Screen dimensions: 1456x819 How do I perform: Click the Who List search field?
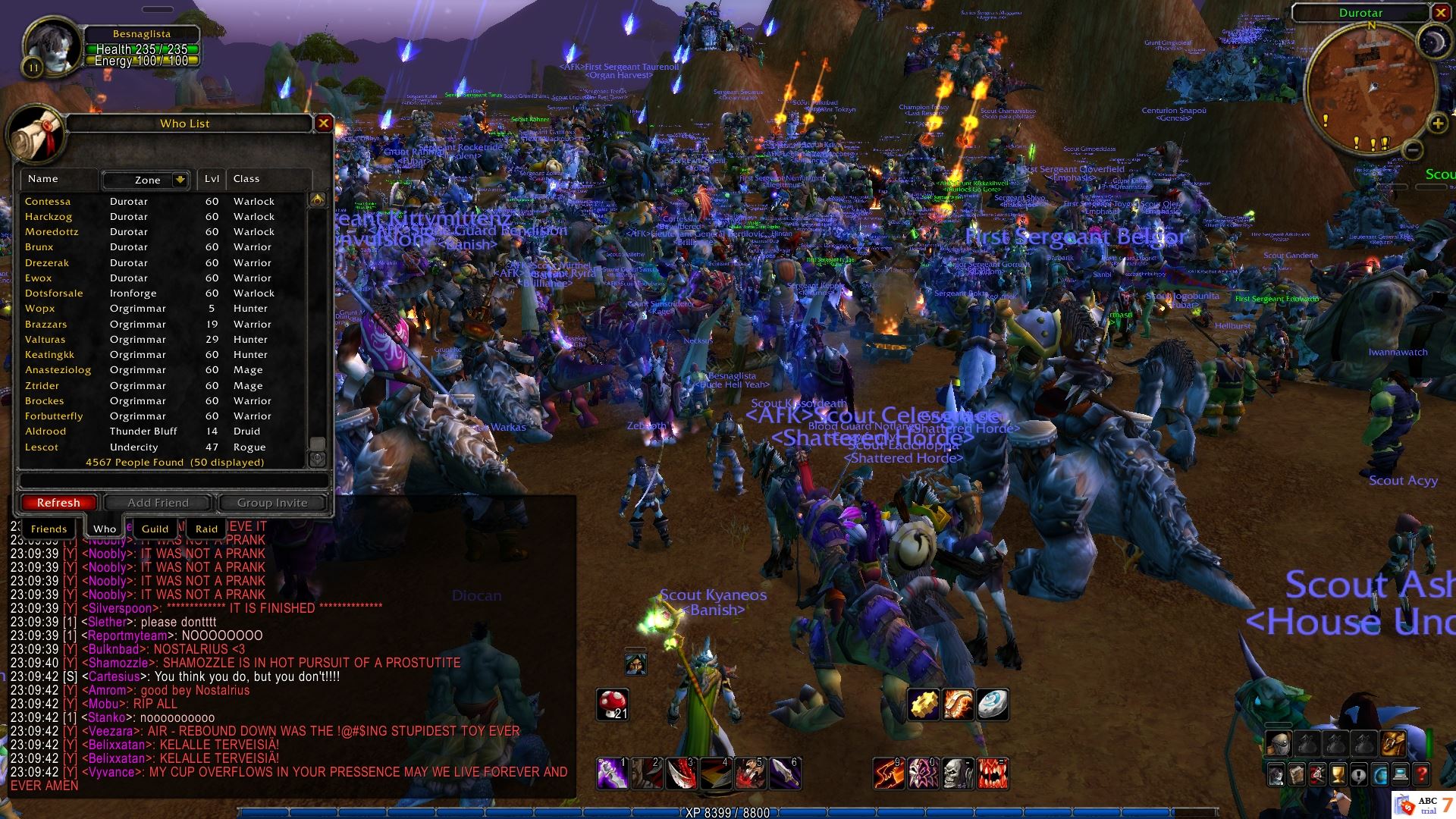[x=173, y=481]
